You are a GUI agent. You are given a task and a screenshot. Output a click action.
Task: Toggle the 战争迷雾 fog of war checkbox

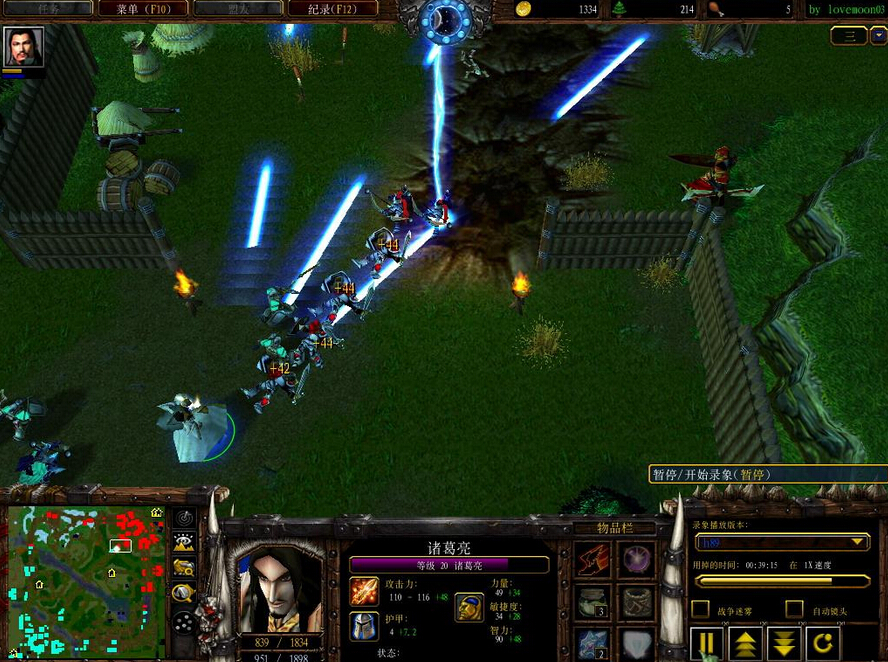click(x=701, y=608)
